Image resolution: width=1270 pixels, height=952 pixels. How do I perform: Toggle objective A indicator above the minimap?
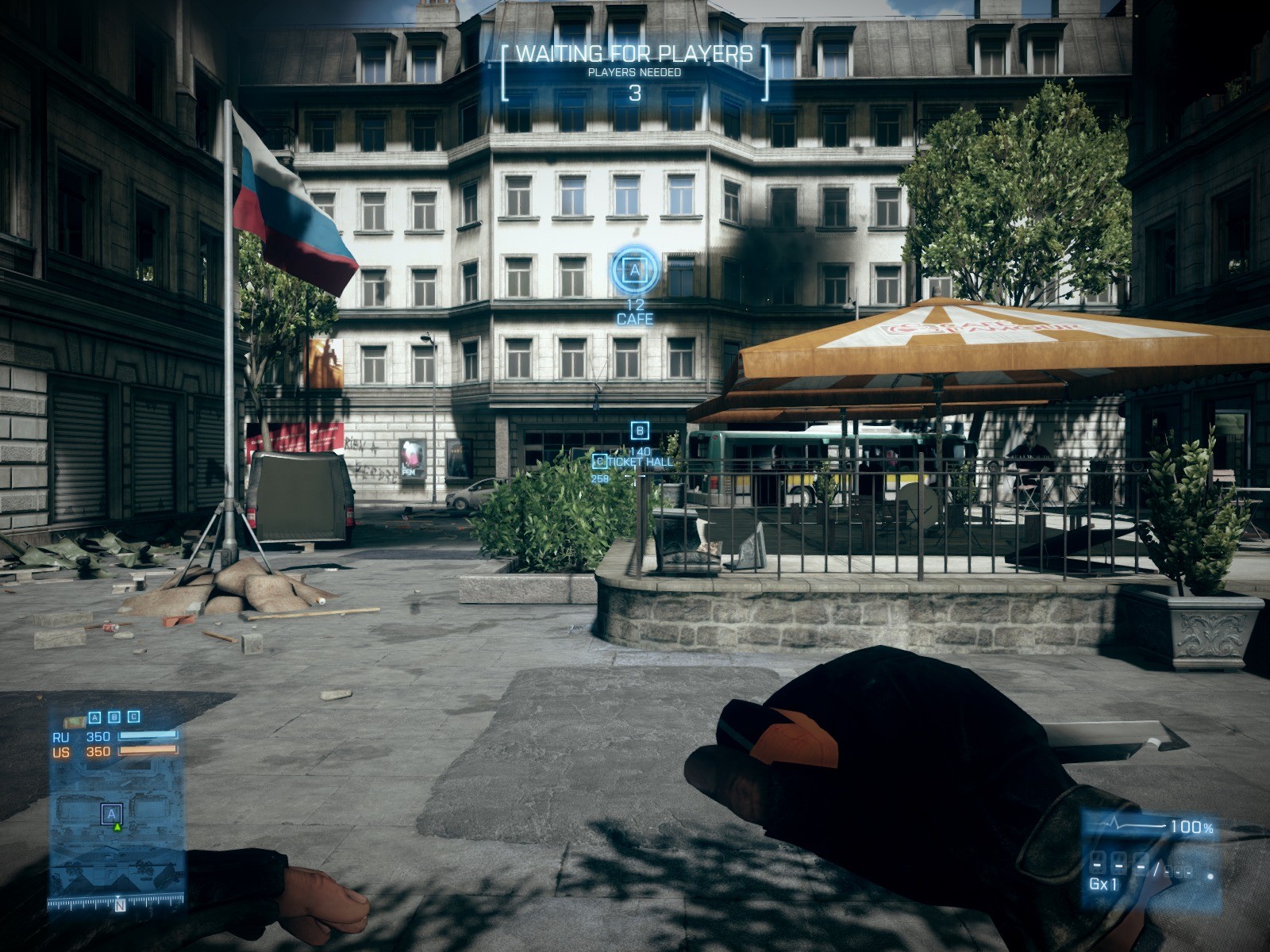pyautogui.click(x=94, y=716)
